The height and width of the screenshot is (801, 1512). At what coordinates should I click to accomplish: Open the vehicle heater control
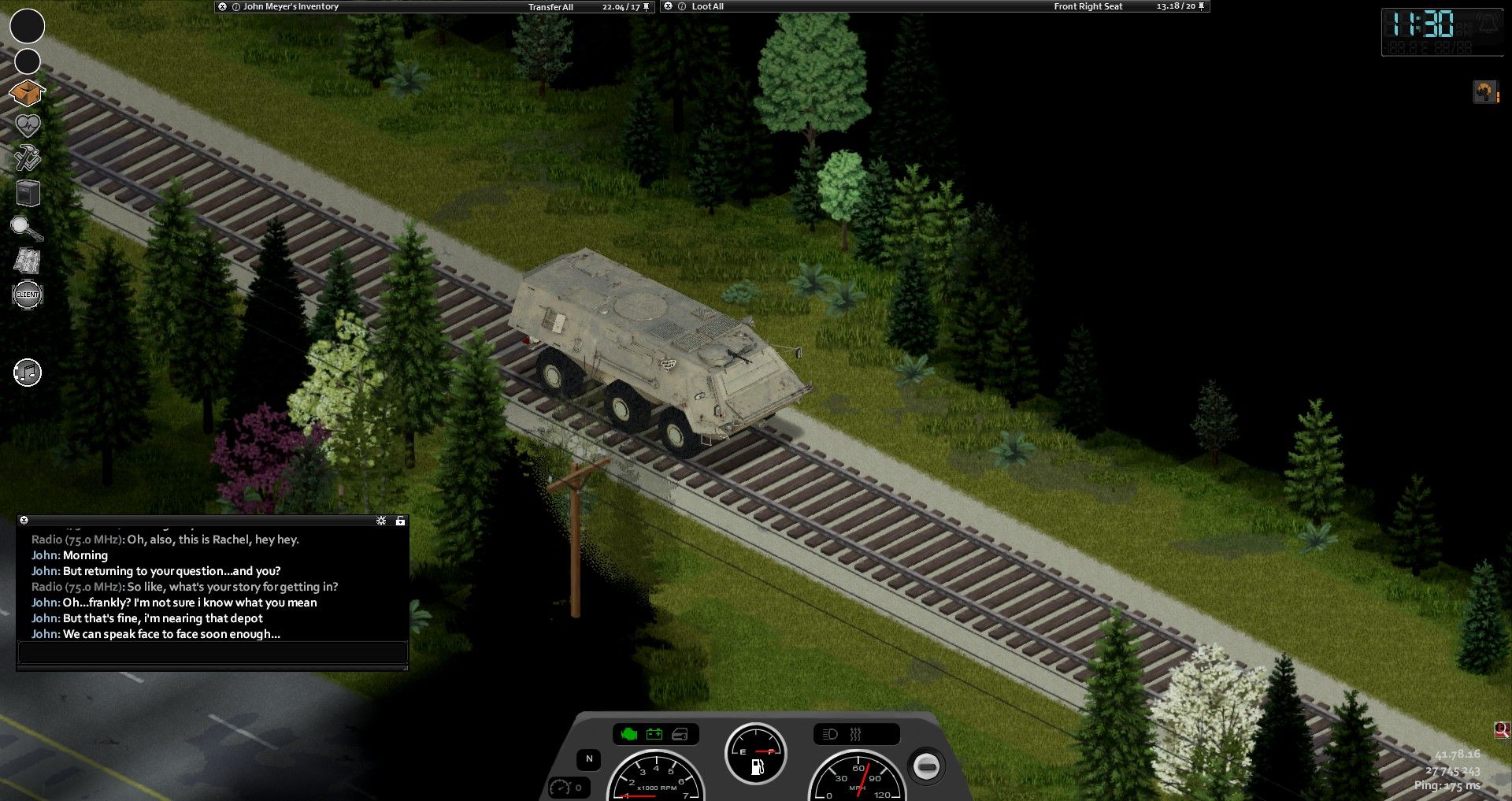(855, 734)
